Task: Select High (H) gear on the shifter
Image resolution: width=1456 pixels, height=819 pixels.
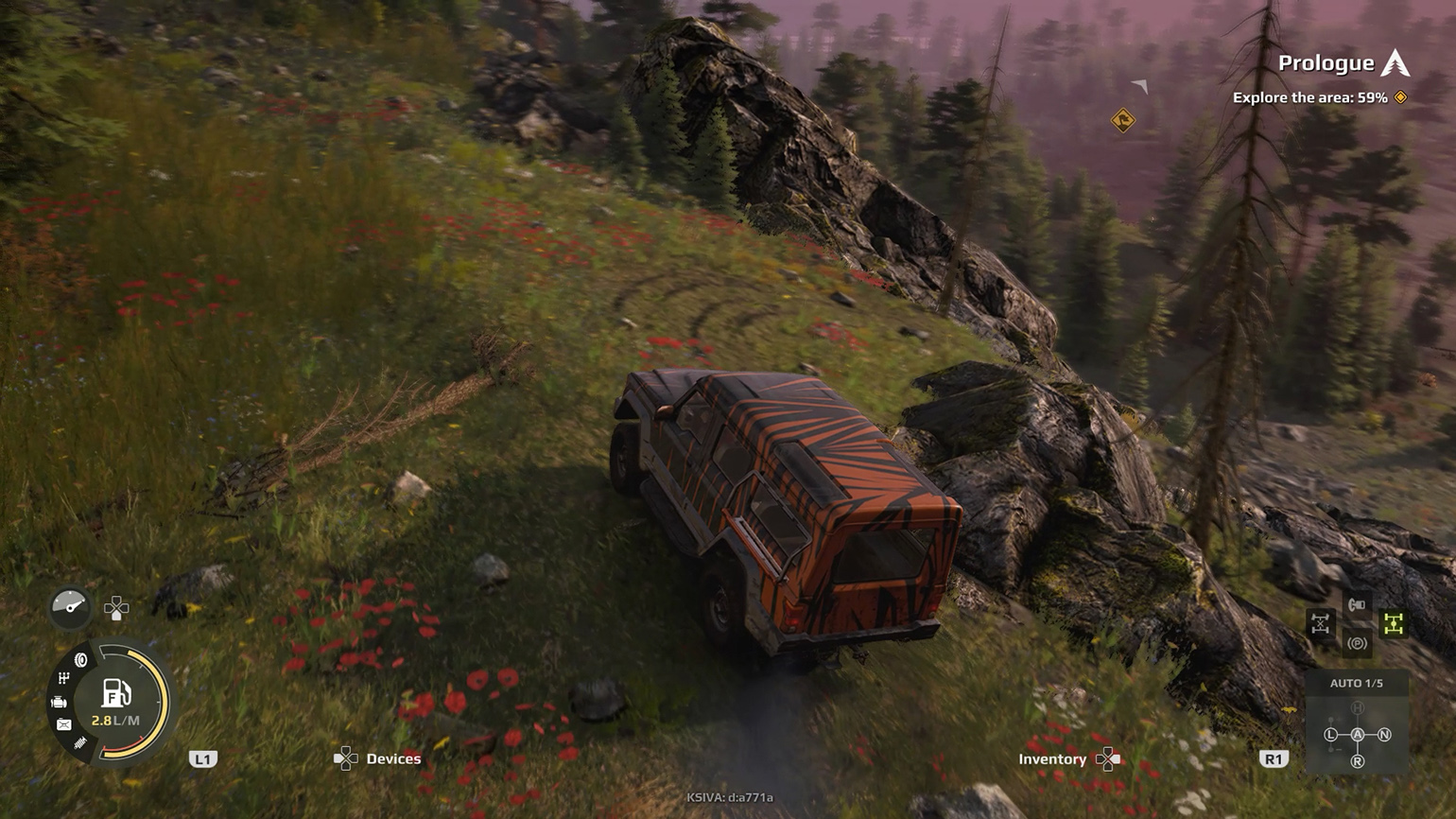Action: (x=1358, y=707)
